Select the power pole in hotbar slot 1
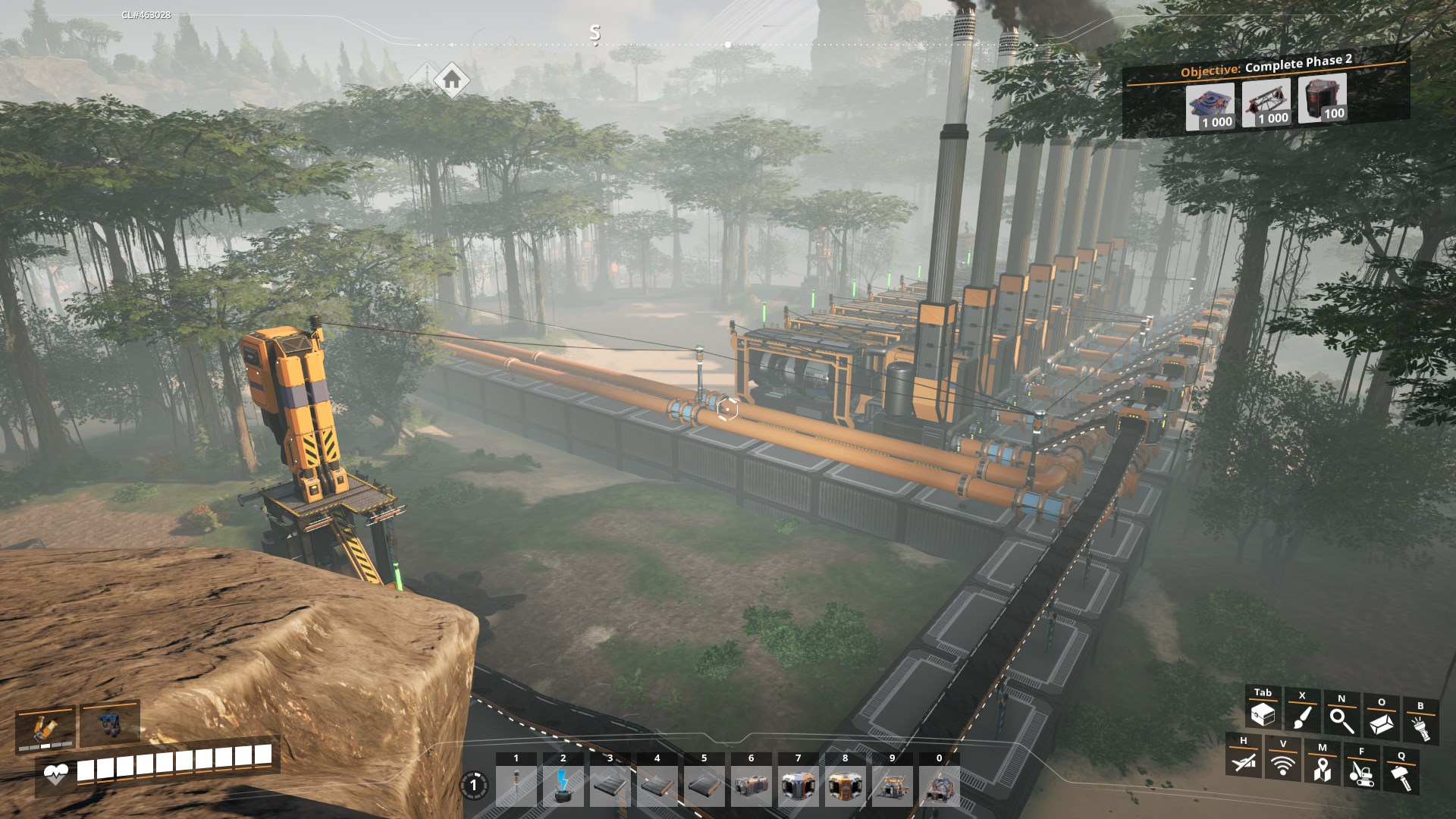The width and height of the screenshot is (1456, 819). (516, 786)
